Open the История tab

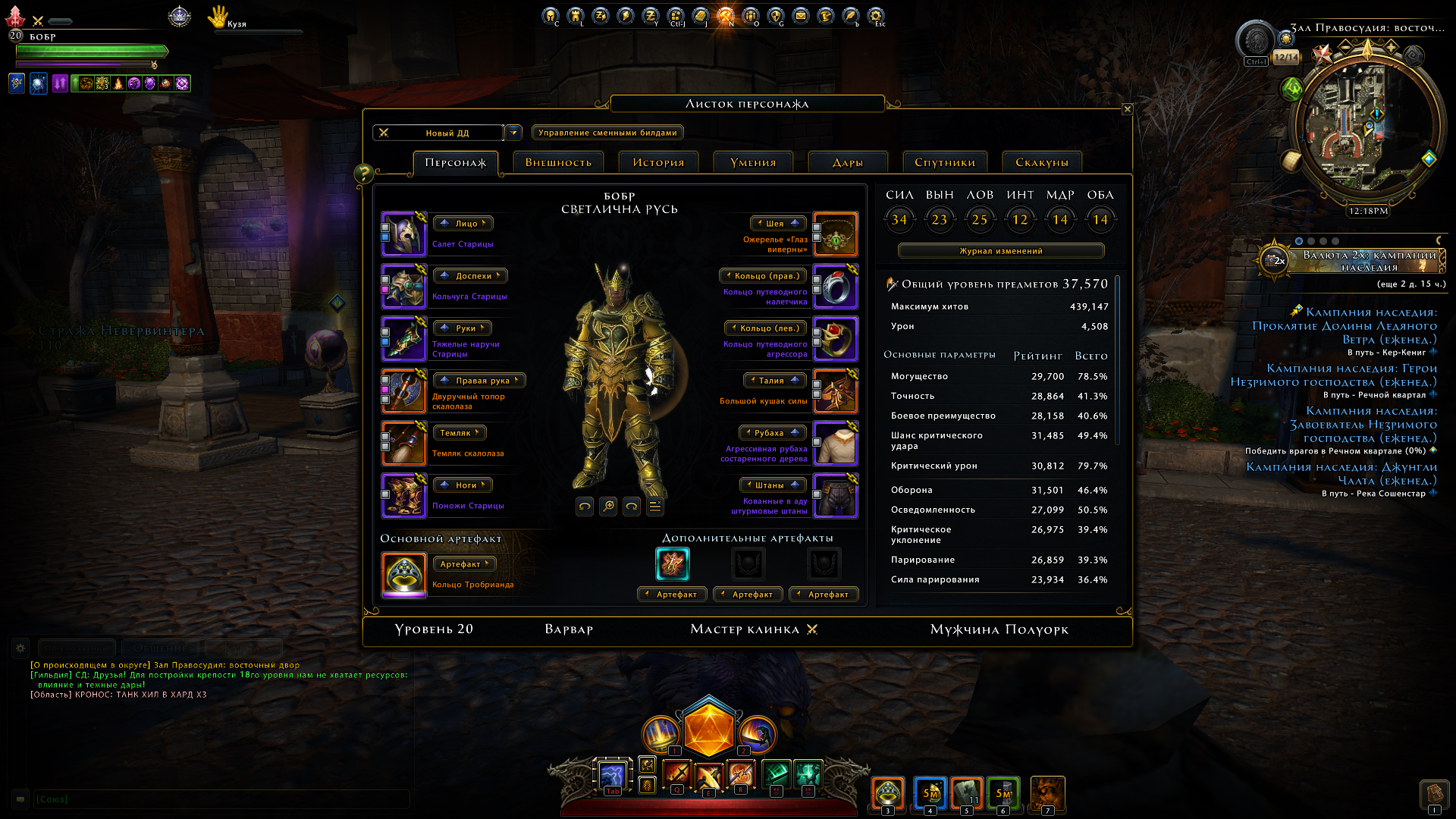658,162
